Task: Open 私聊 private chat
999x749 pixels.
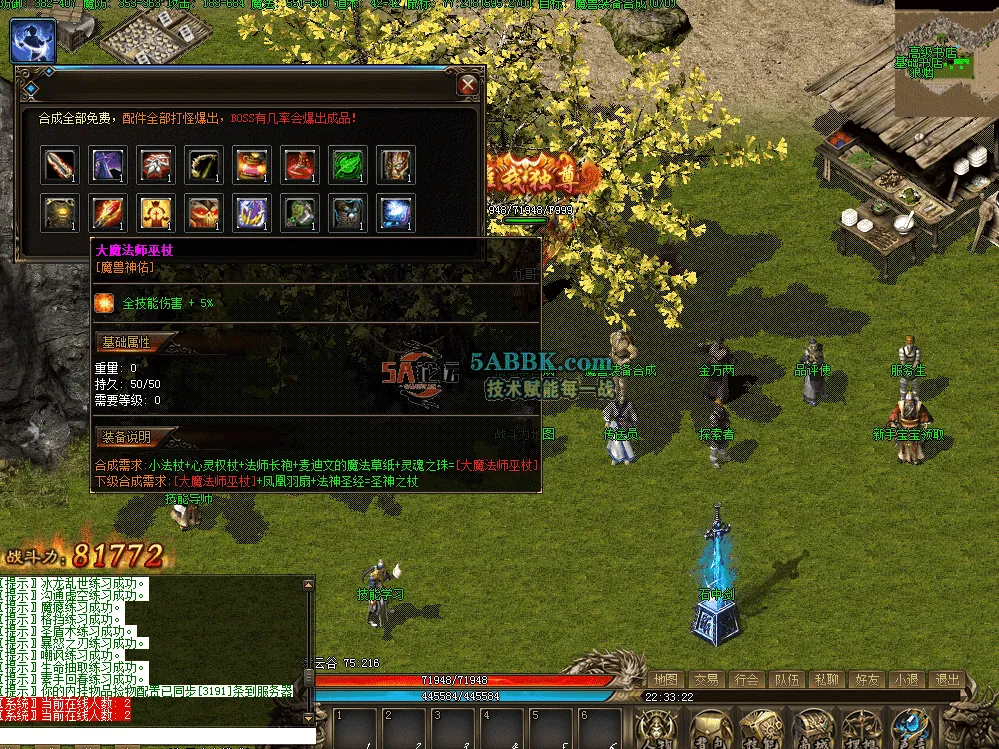Action: pyautogui.click(x=826, y=680)
